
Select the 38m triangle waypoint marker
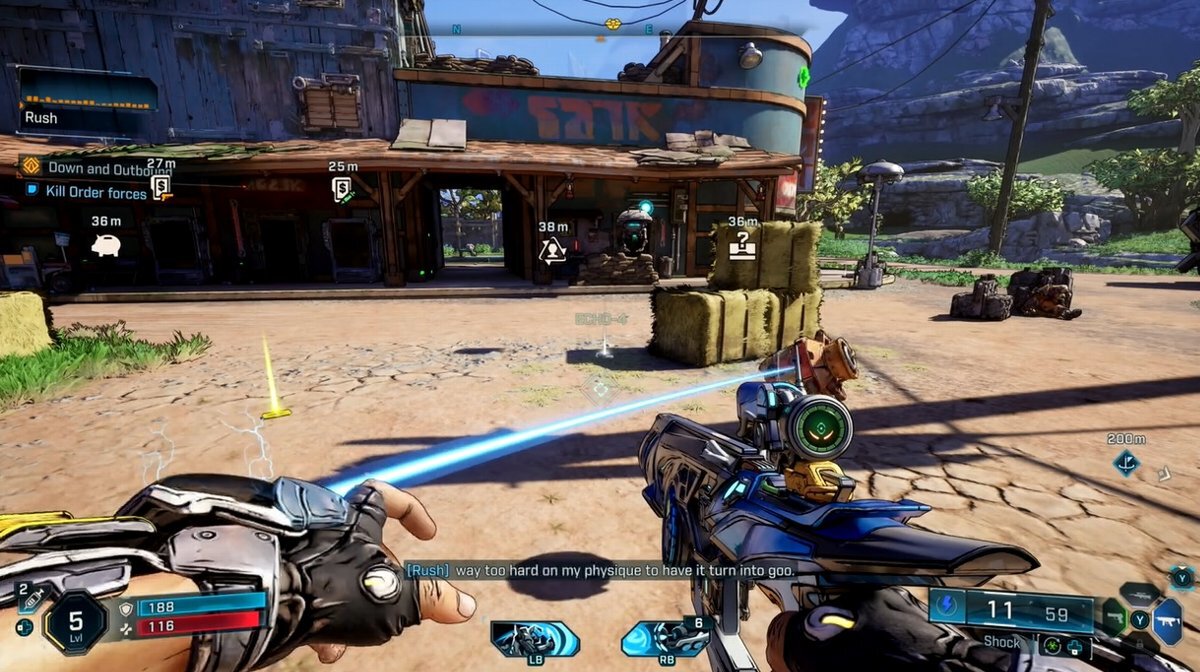point(552,250)
